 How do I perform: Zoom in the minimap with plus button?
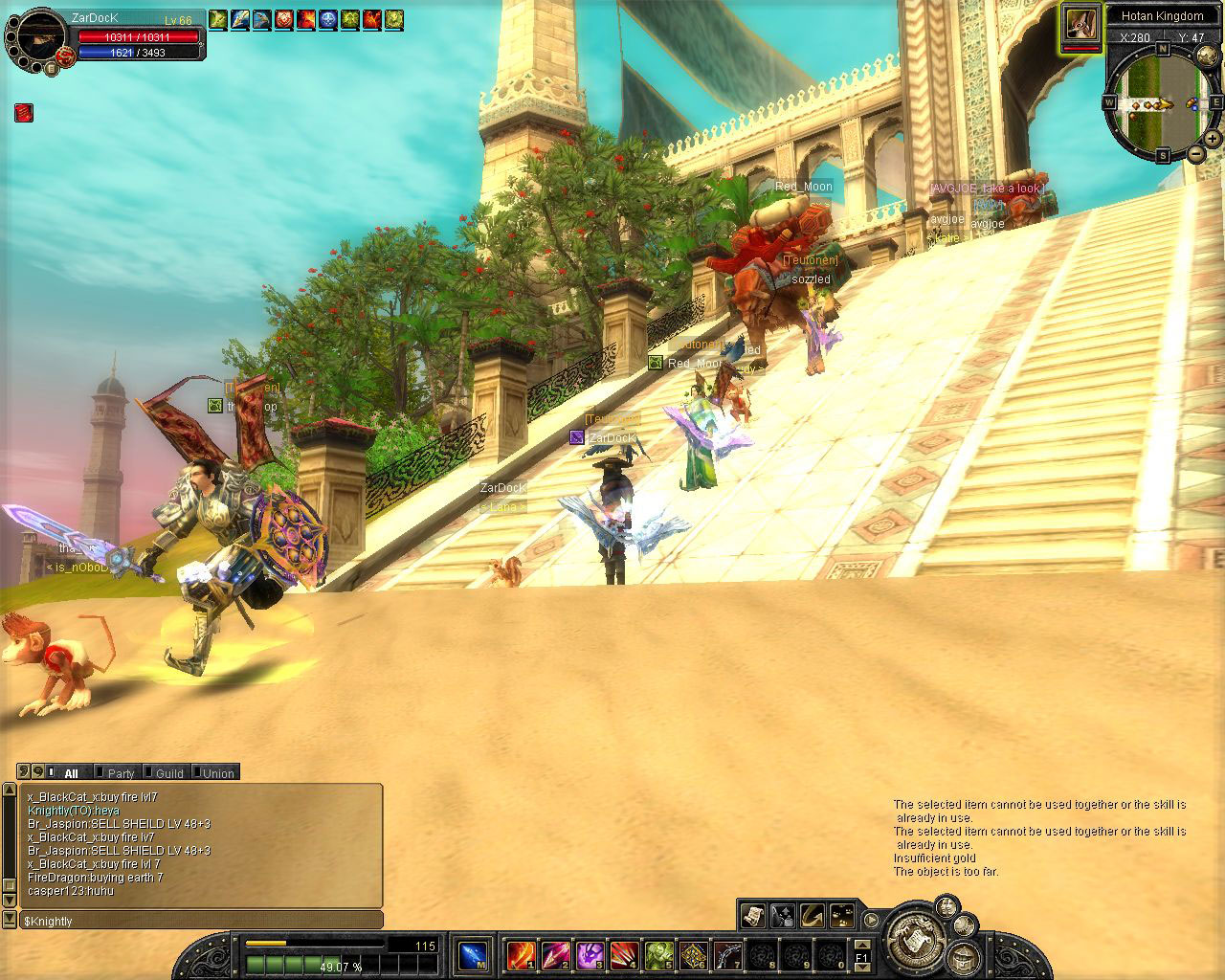coord(1213,140)
